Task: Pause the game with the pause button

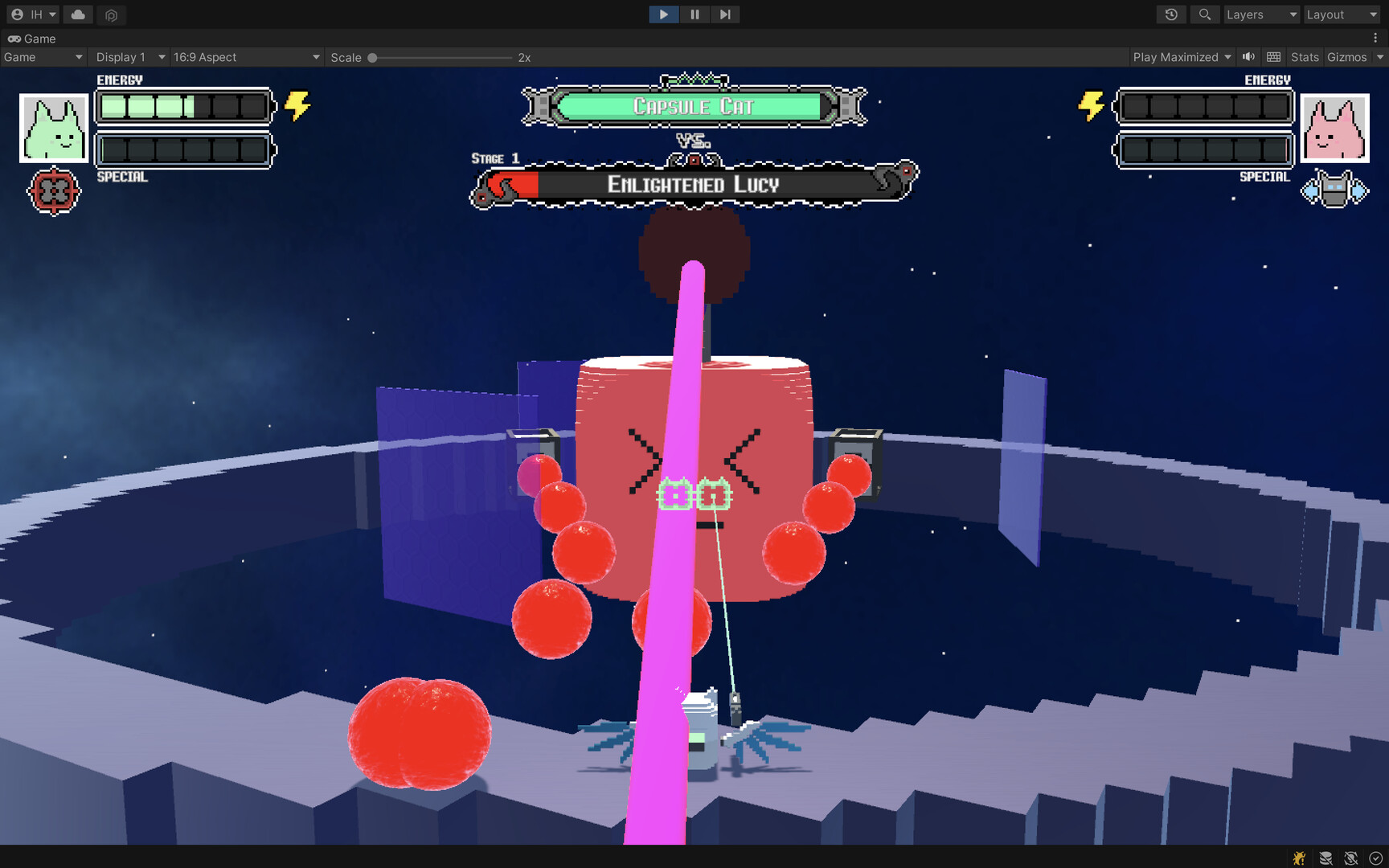Action: click(x=694, y=14)
